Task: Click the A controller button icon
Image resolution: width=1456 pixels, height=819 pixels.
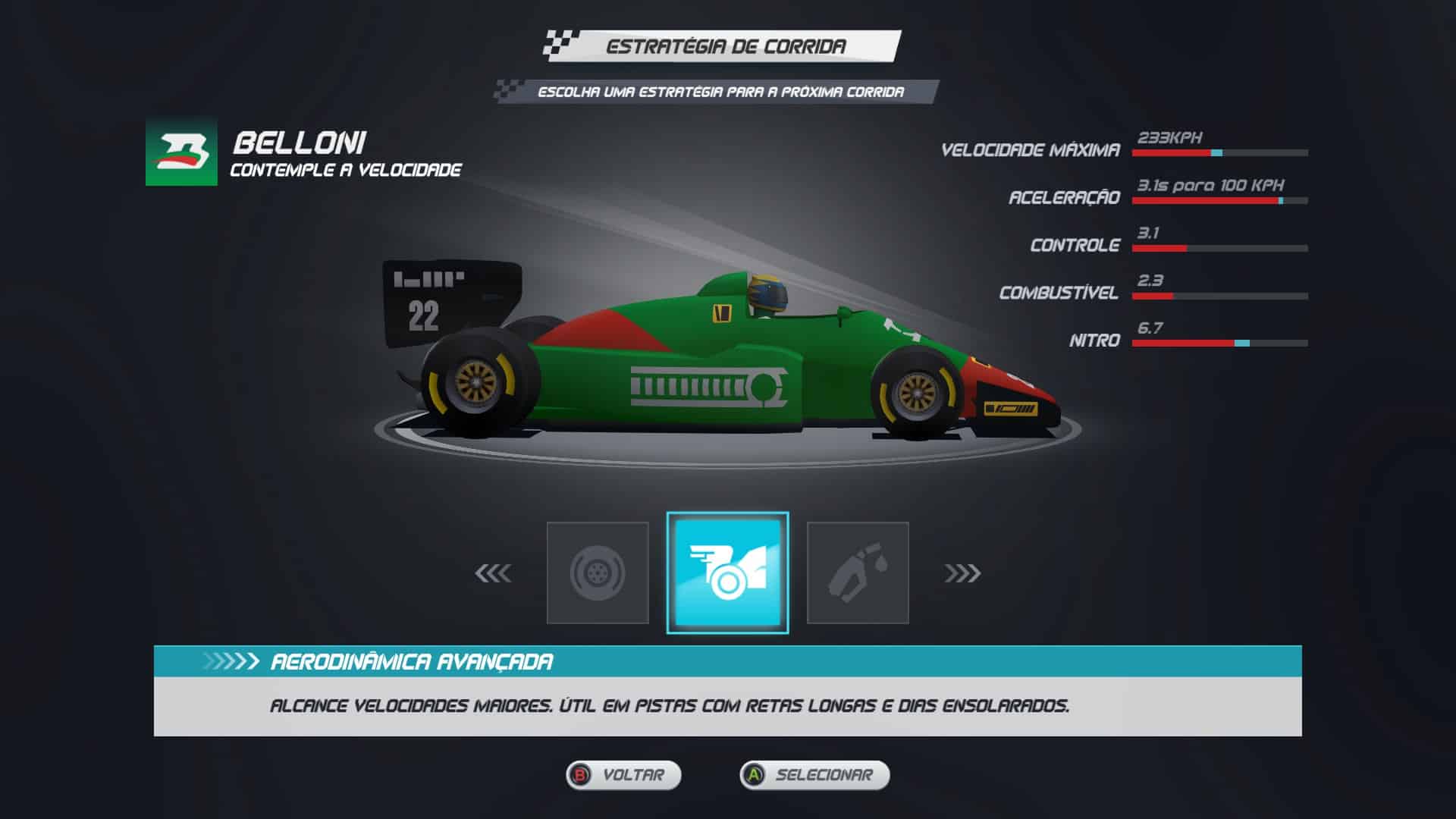Action: pyautogui.click(x=755, y=775)
